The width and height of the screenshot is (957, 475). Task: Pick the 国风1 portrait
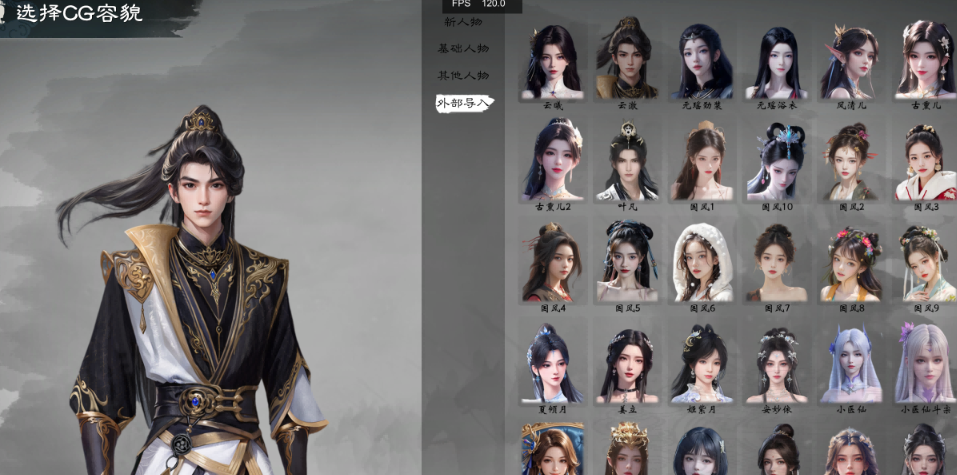point(702,160)
